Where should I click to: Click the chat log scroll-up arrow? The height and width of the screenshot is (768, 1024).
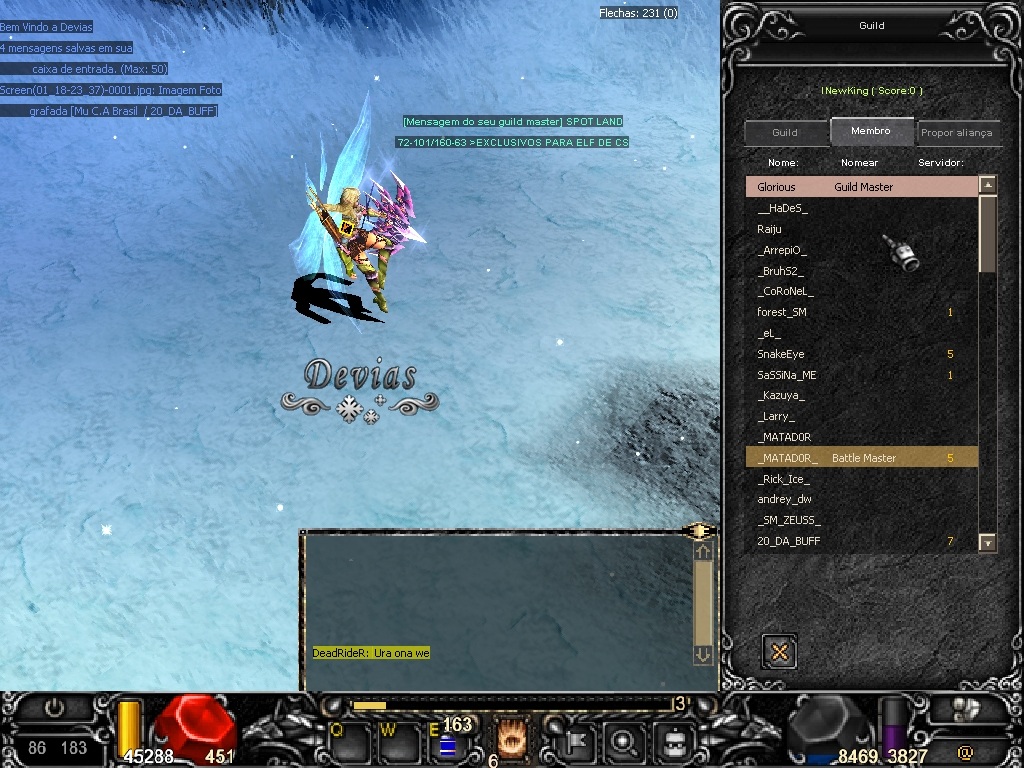[x=703, y=551]
